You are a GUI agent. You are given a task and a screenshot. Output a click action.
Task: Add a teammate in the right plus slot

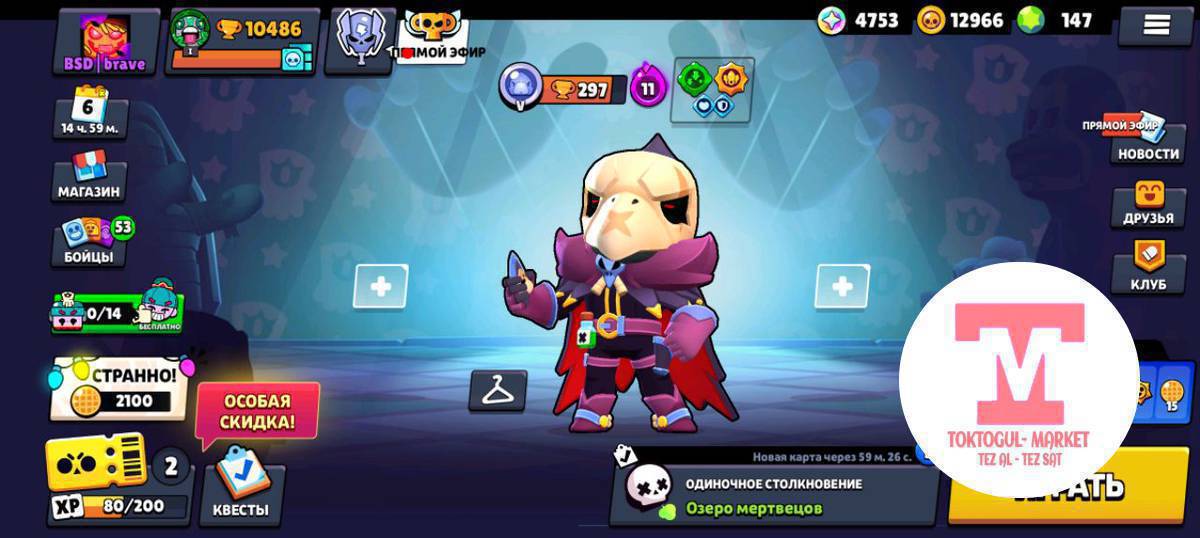coord(841,287)
